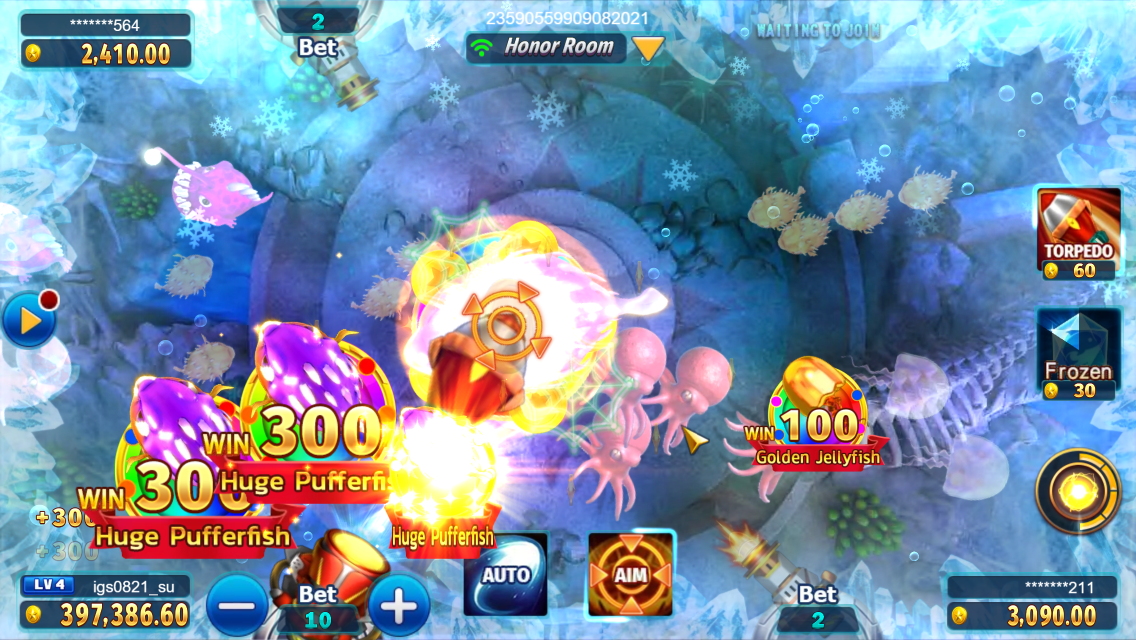Use the Frozen skill
The image size is (1136, 640).
pyautogui.click(x=1078, y=352)
